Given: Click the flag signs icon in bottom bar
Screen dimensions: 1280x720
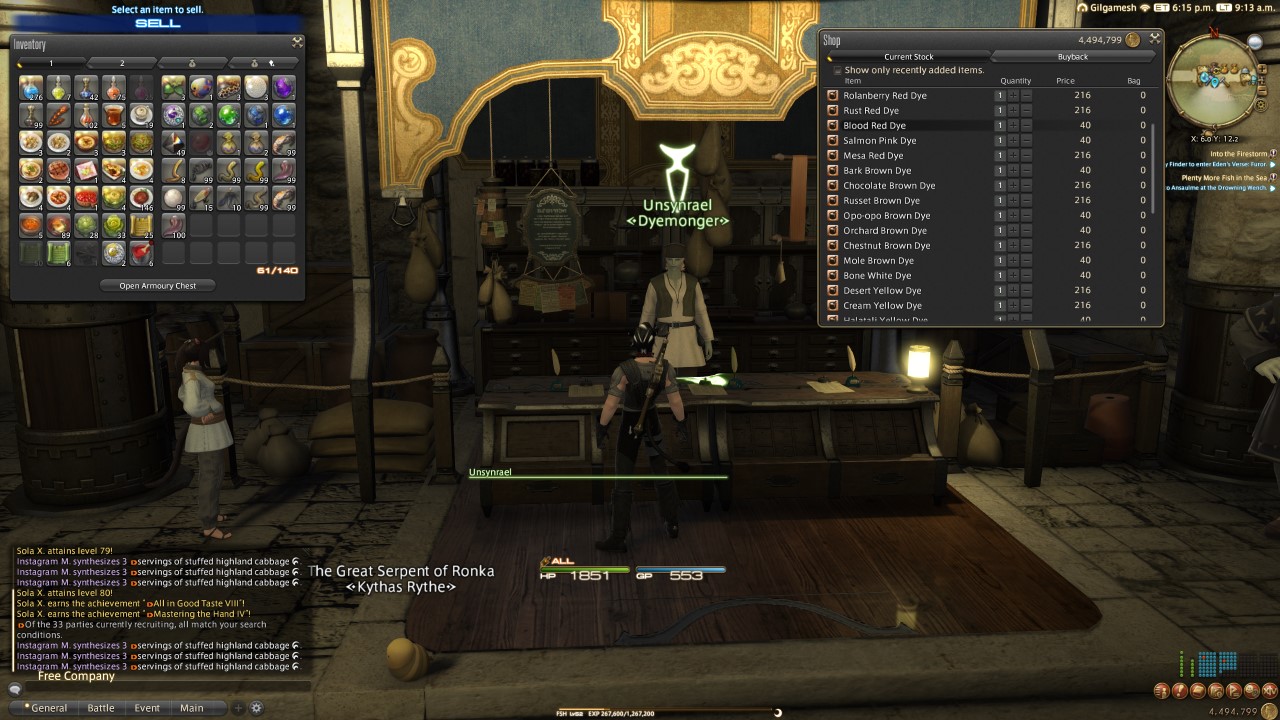Looking at the screenshot, I should (1233, 690).
